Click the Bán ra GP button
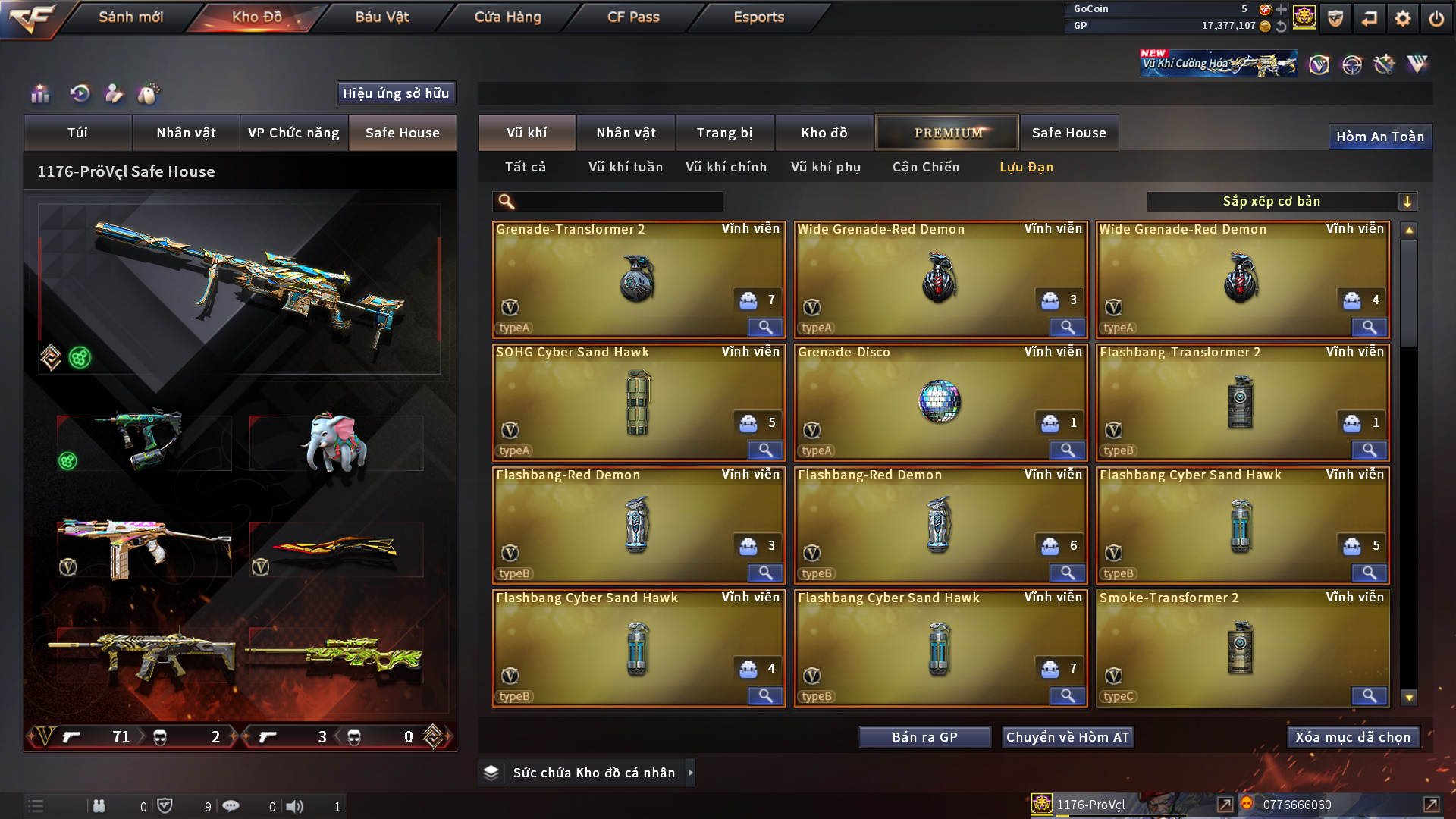This screenshot has height=819, width=1456. click(x=924, y=737)
